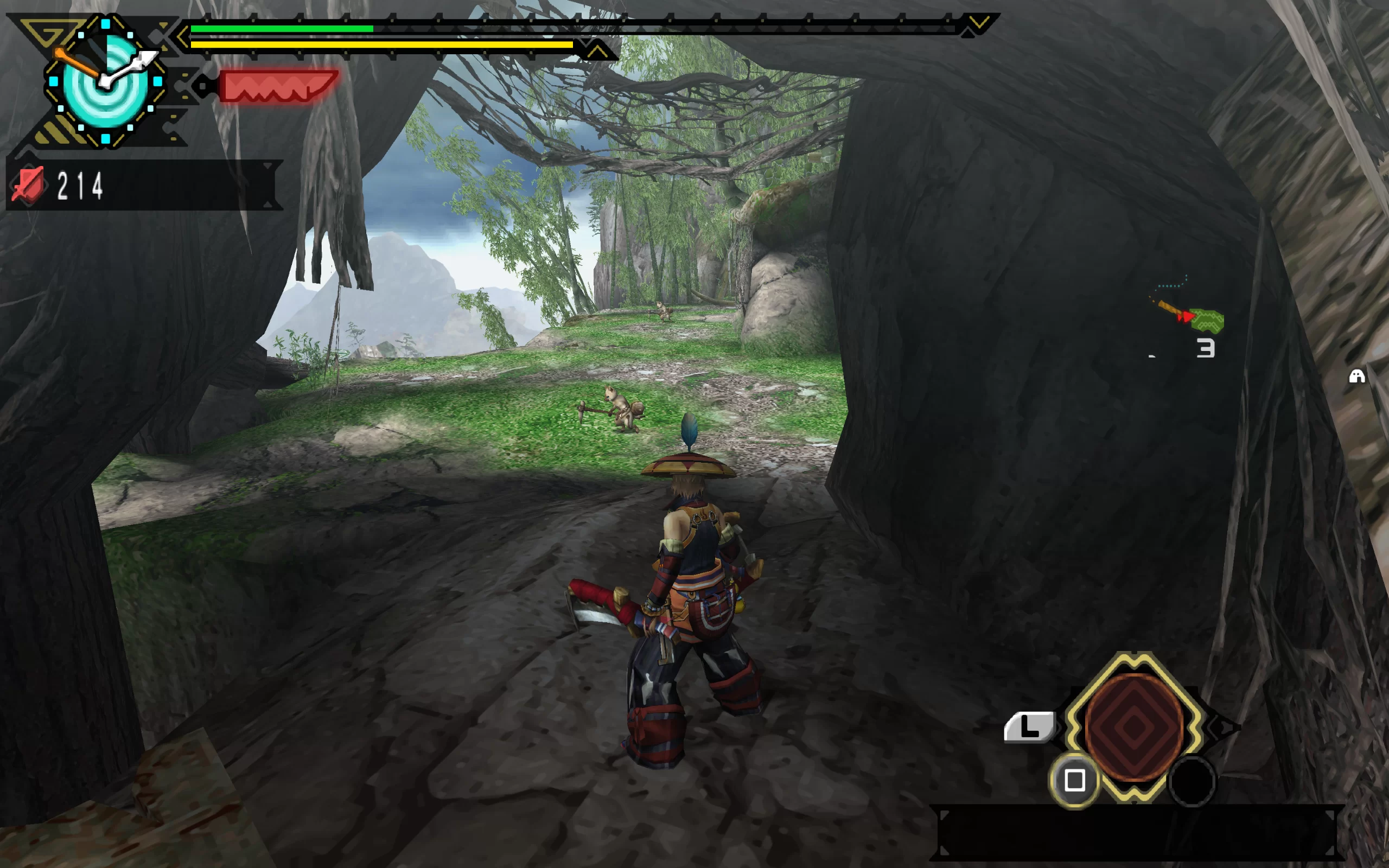Click the quest timer clock
Image resolution: width=1389 pixels, height=868 pixels.
click(106, 82)
